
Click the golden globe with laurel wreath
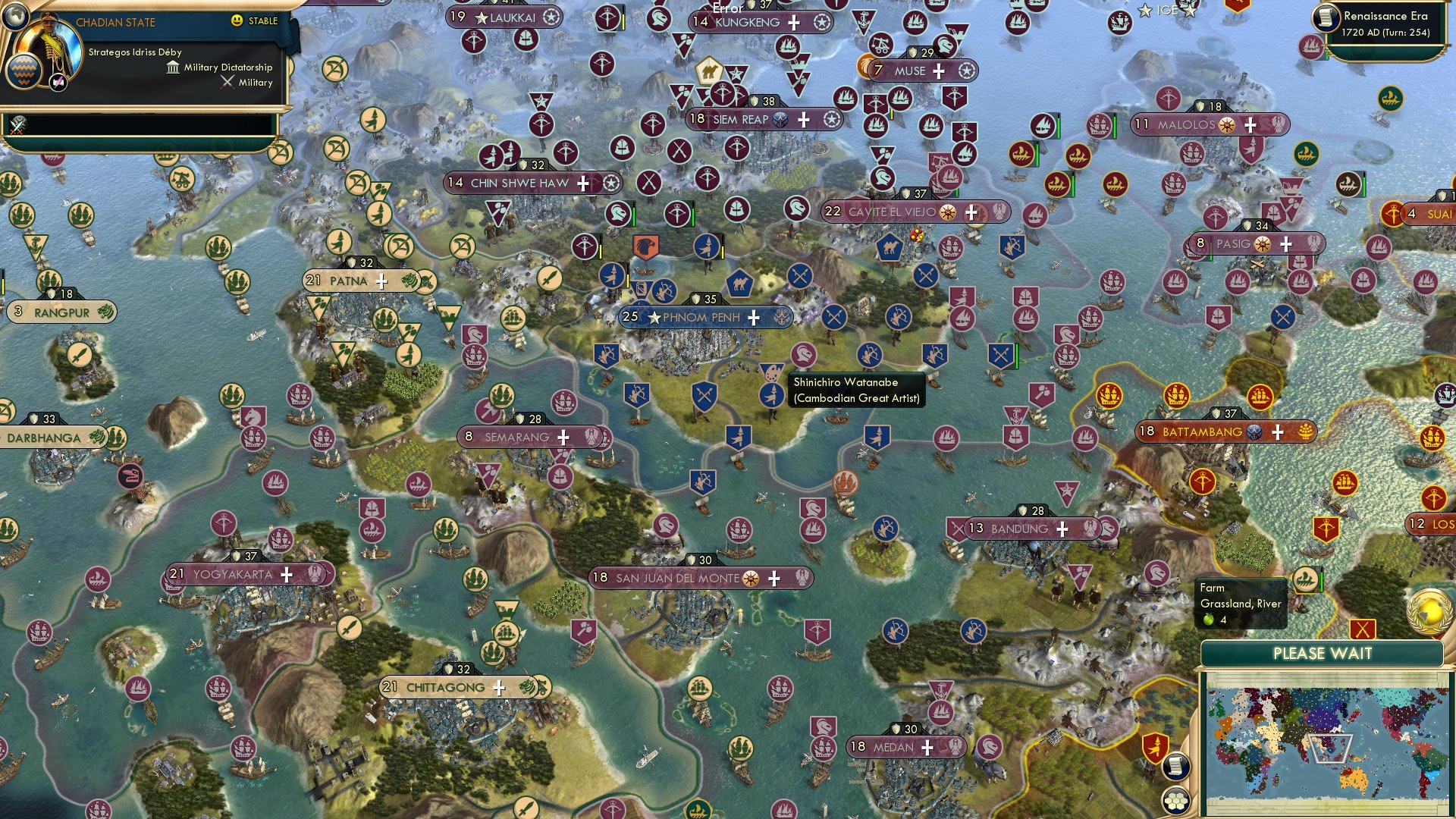pyautogui.click(x=1429, y=611)
